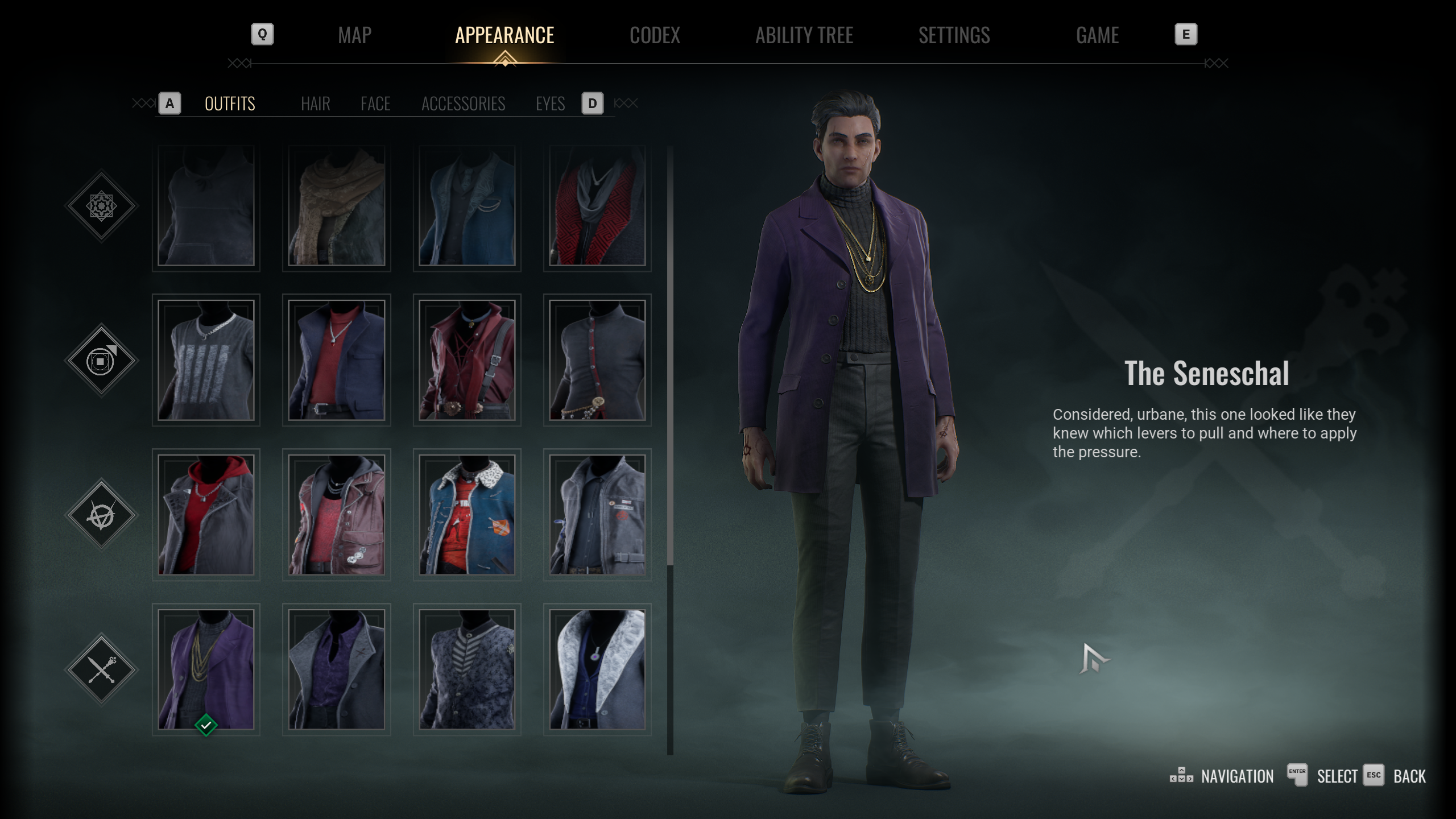Go to the Settings tab

coord(954,35)
